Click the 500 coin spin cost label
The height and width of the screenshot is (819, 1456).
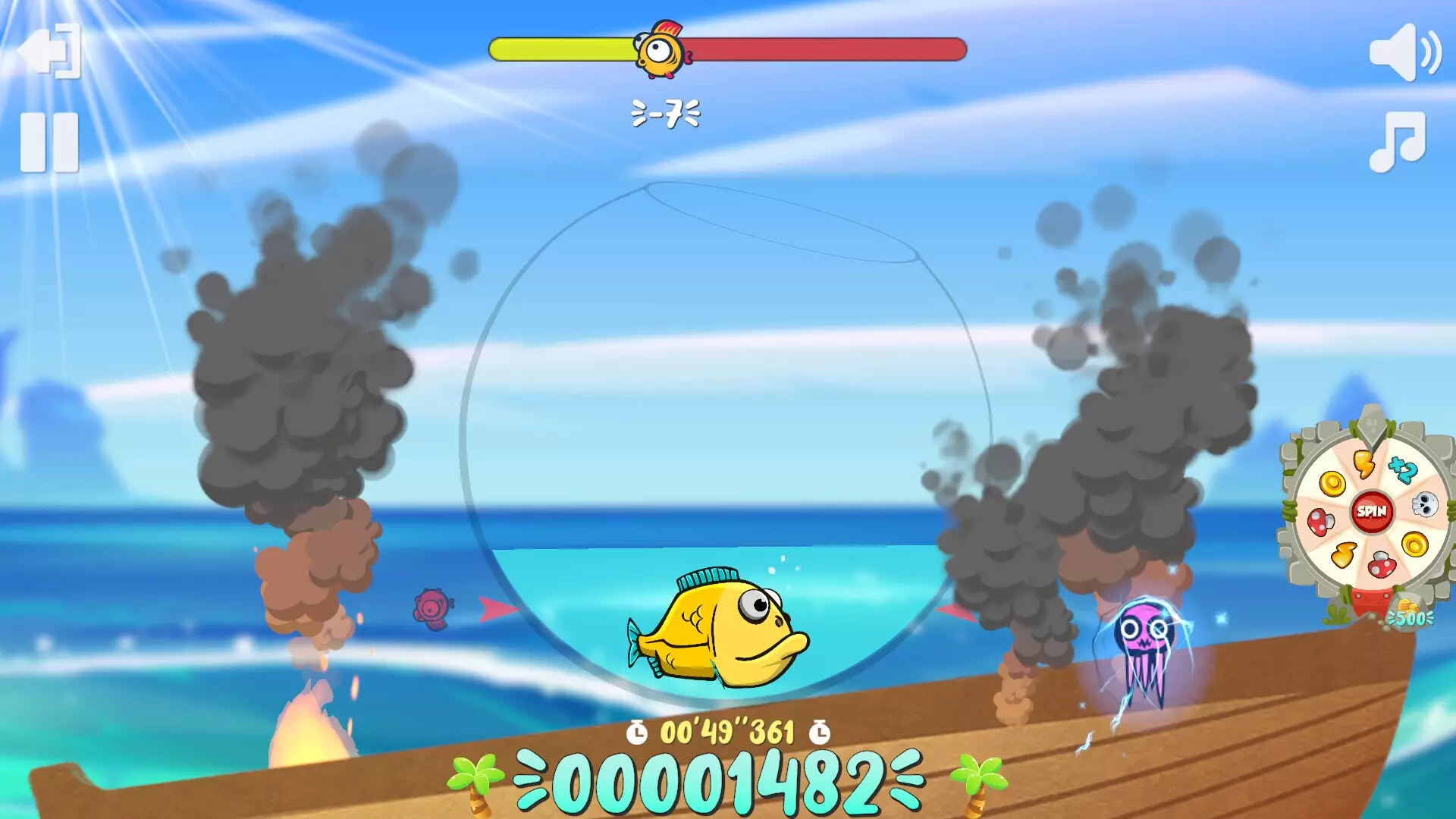1409,617
